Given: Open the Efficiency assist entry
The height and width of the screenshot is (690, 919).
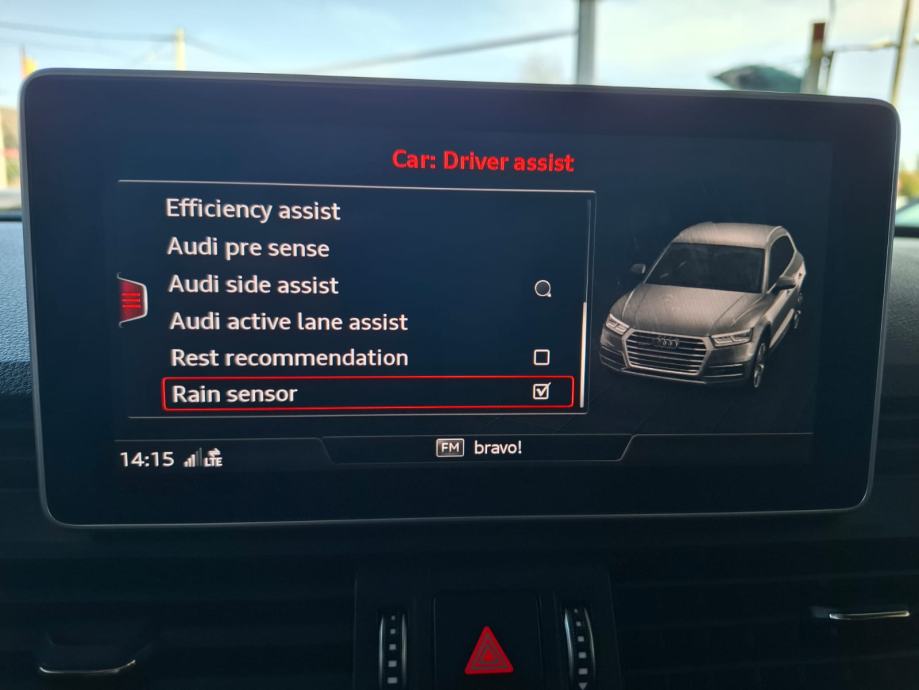Looking at the screenshot, I should (253, 210).
